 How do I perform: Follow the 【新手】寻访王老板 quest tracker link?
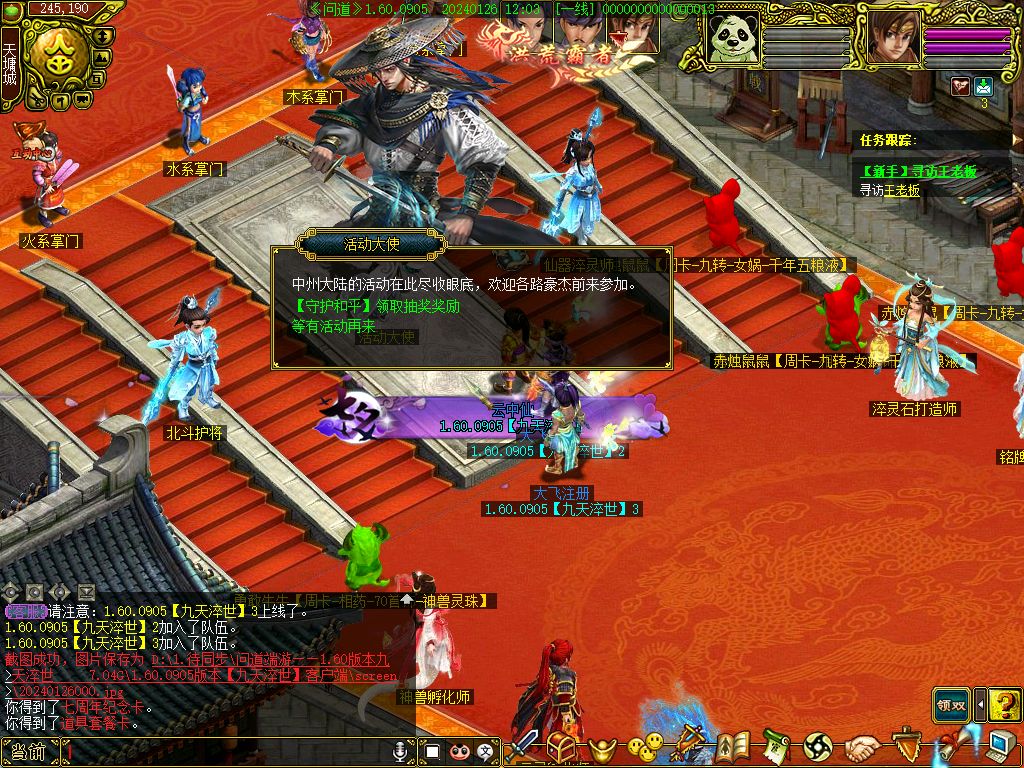pyautogui.click(x=919, y=172)
